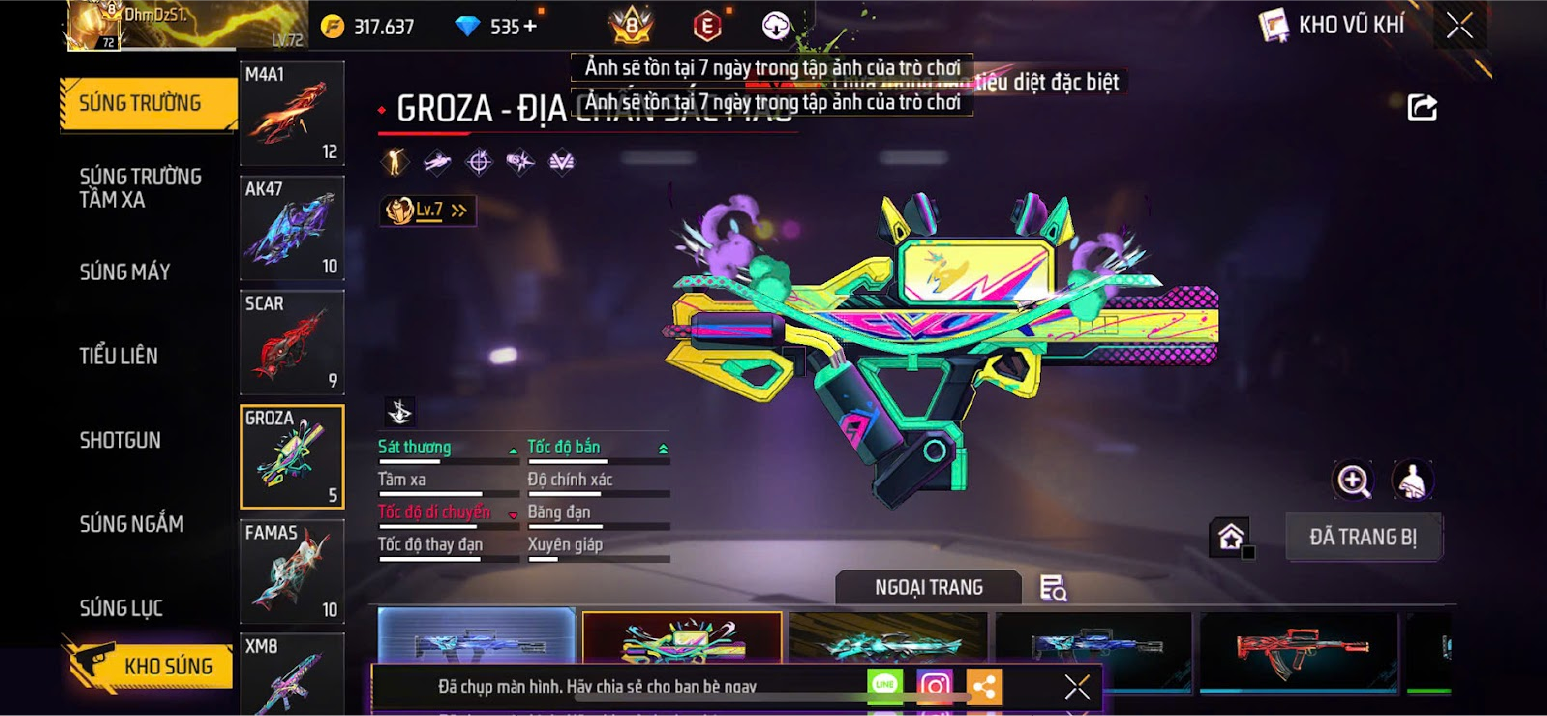
Task: Show the Súng Ngắm category
Action: [x=132, y=524]
